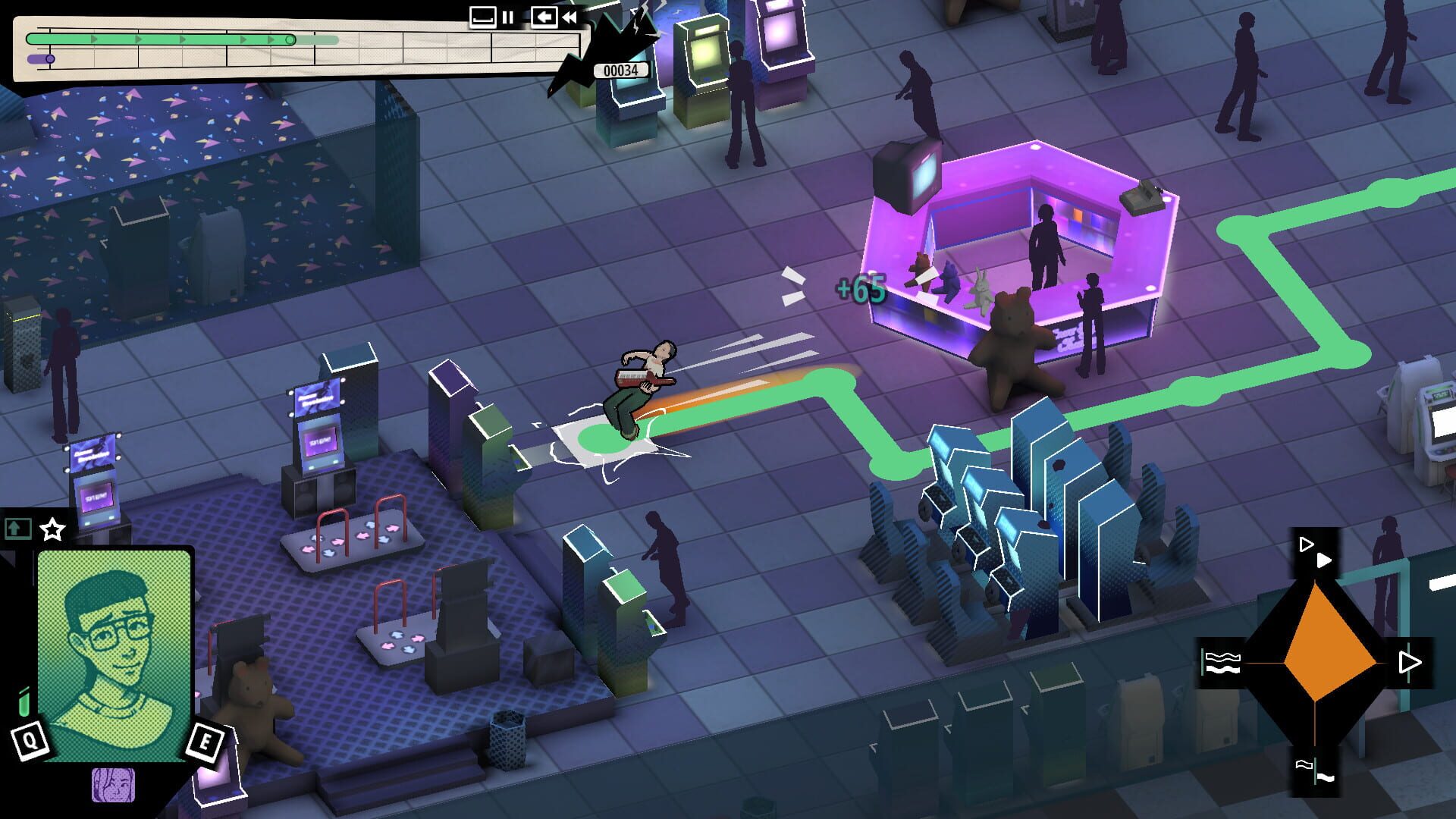Click the +65 points popup near the prize booth

click(x=861, y=289)
